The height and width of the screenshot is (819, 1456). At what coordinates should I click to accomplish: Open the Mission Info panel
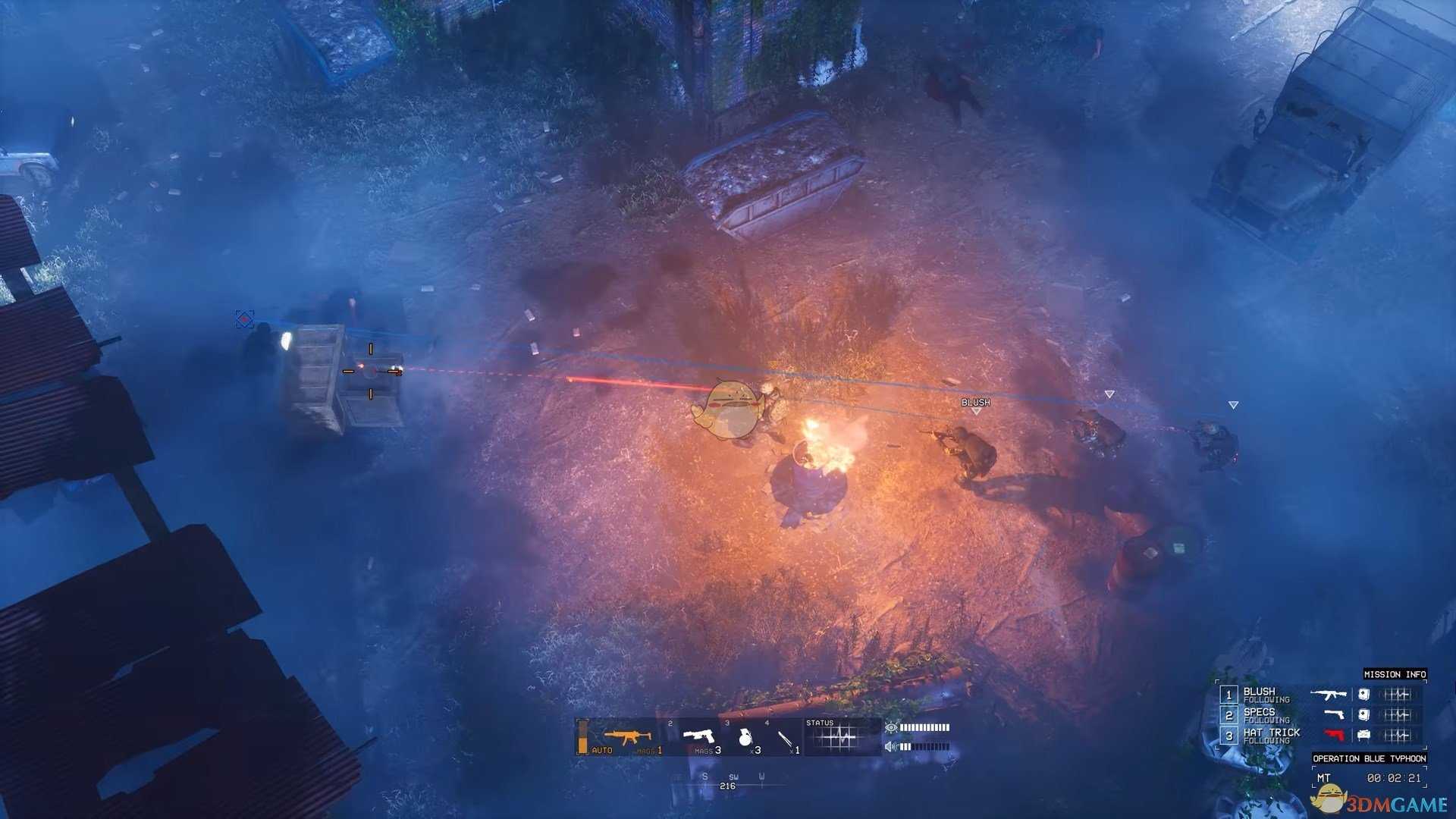coord(1395,674)
